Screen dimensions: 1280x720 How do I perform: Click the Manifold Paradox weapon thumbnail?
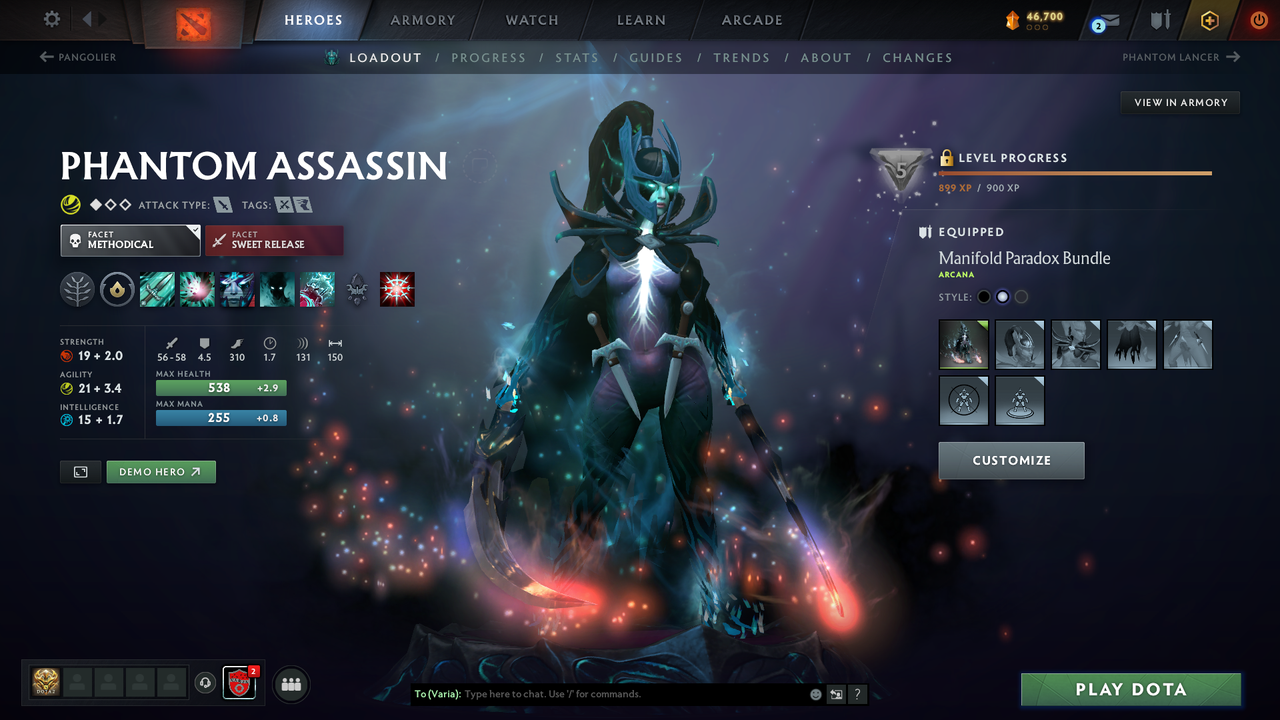pyautogui.click(x=963, y=344)
